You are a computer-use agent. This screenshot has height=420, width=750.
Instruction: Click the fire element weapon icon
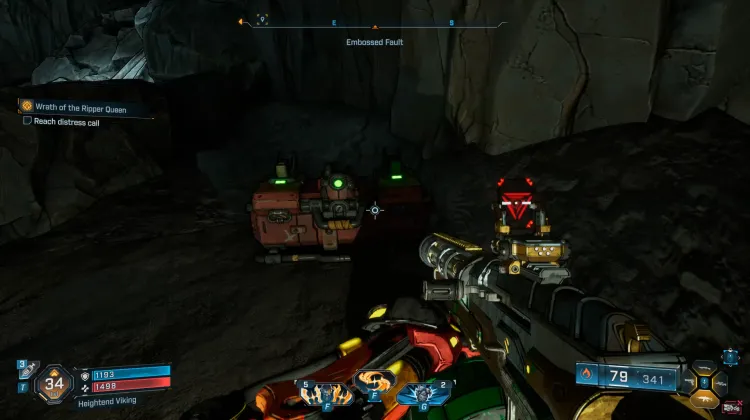(x=586, y=376)
